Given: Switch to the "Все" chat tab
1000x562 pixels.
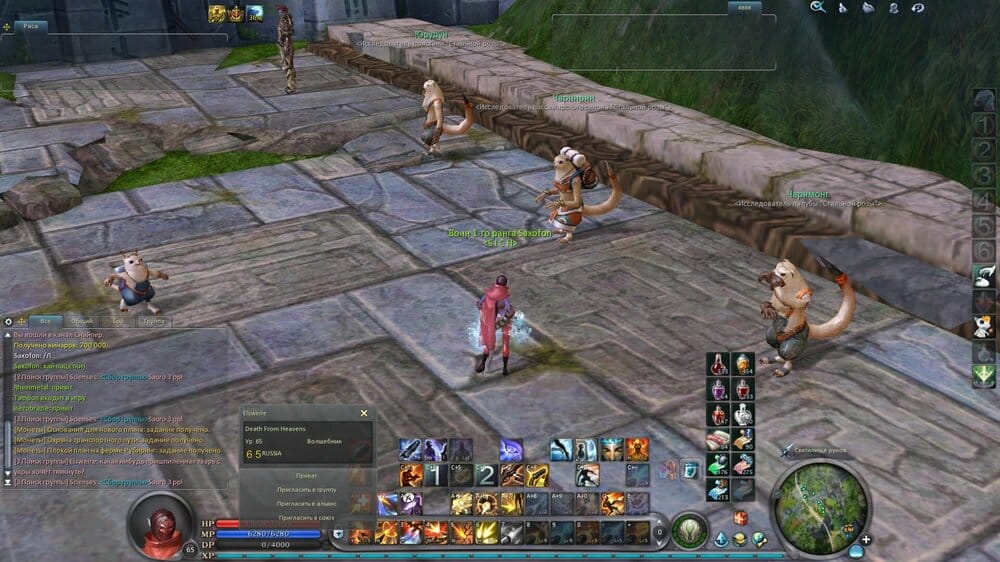Looking at the screenshot, I should (x=44, y=321).
